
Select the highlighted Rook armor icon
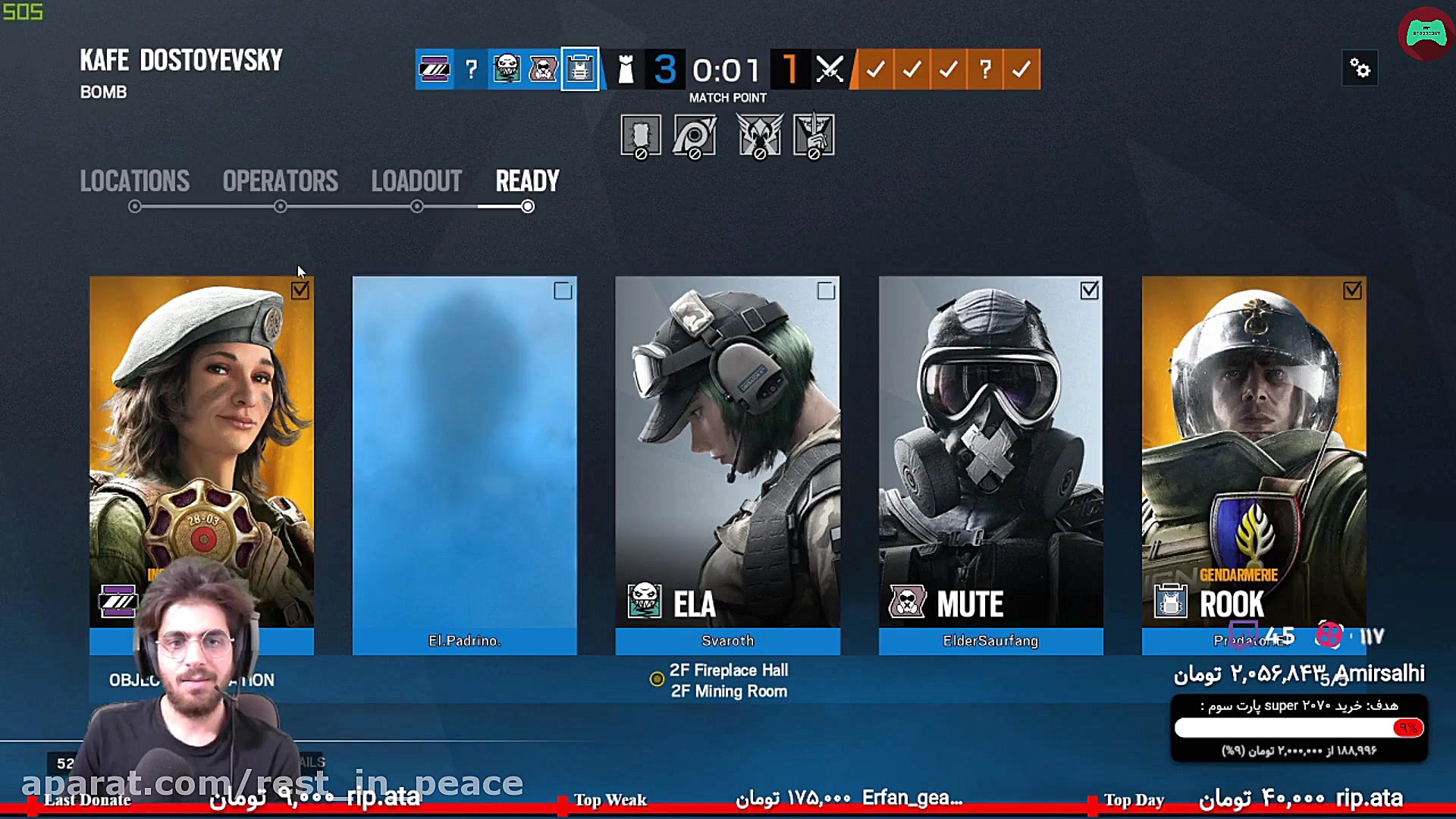coord(579,69)
